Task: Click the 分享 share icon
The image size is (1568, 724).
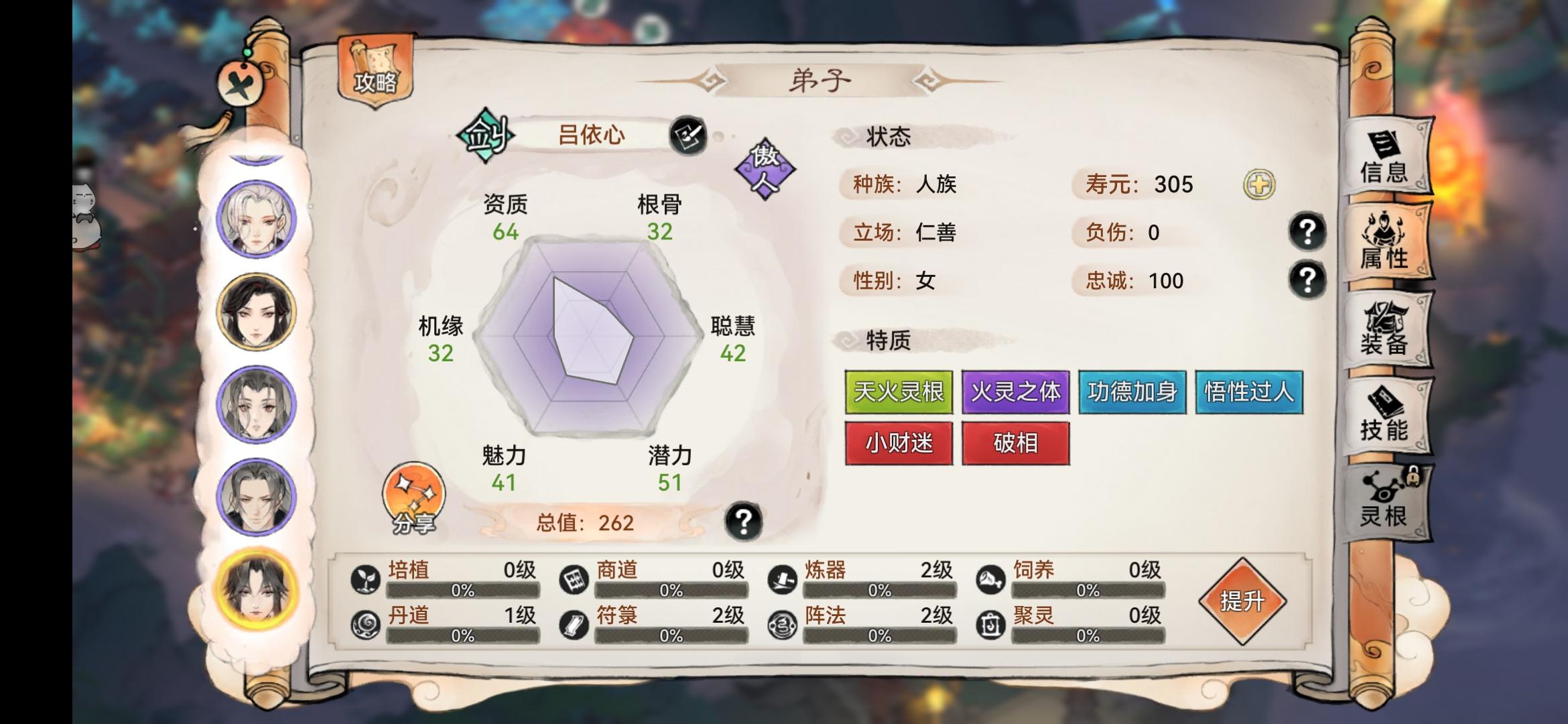Action: point(413,498)
